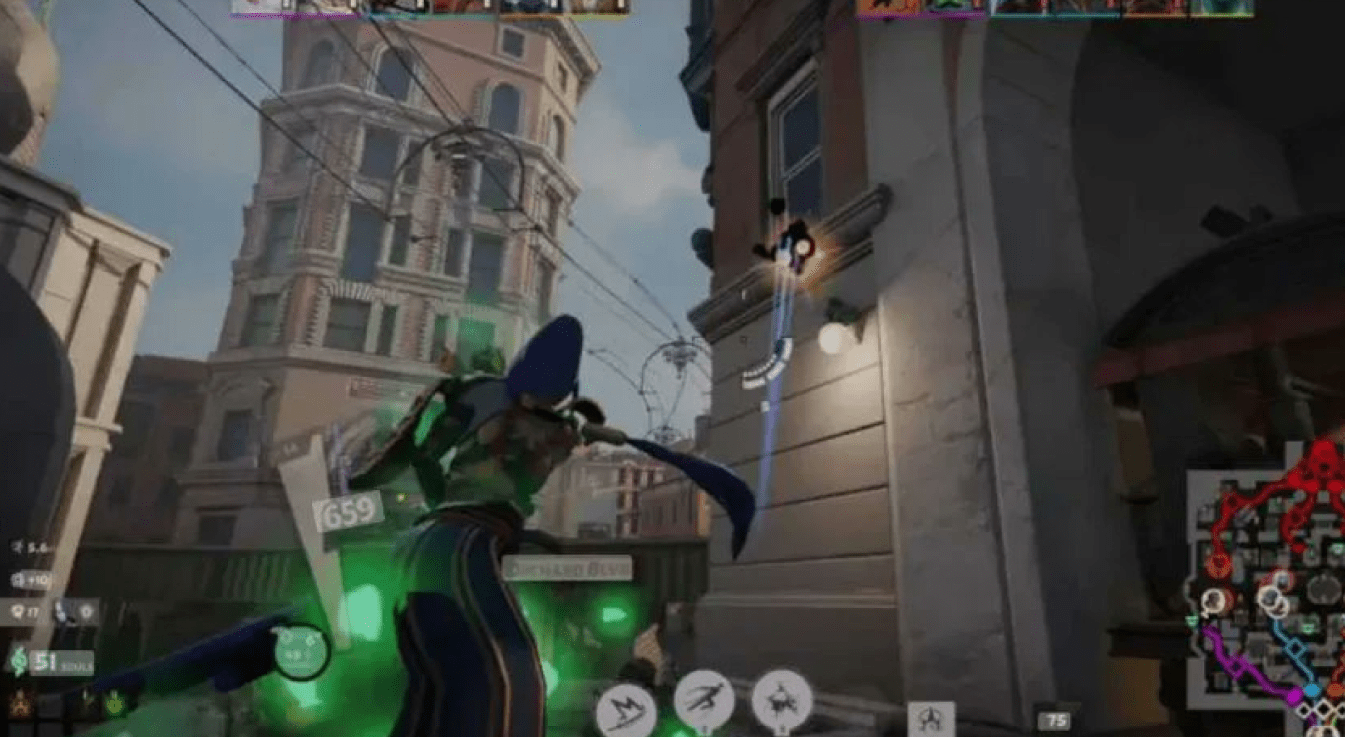The image size is (1345, 737).
Task: Select the orange emblem item slot
Action: pos(19,704)
